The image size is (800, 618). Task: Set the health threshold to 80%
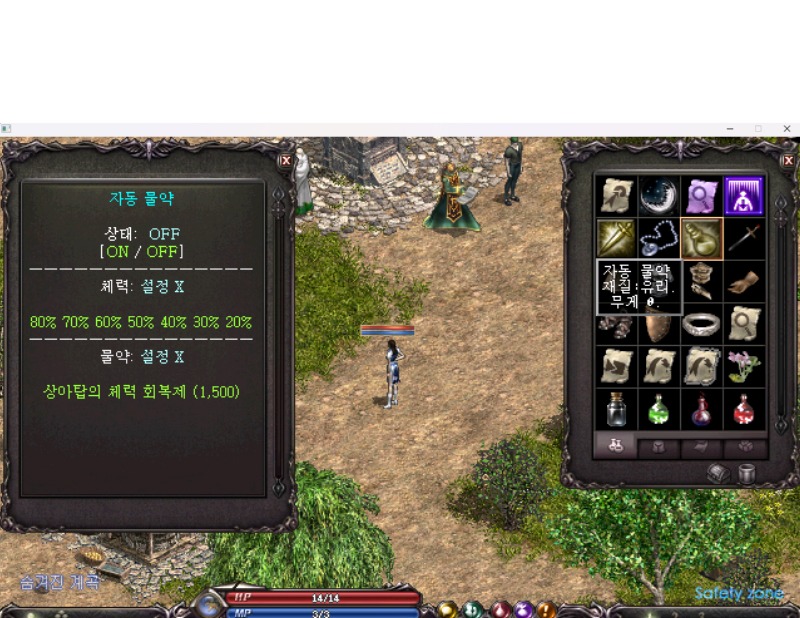[x=43, y=323]
